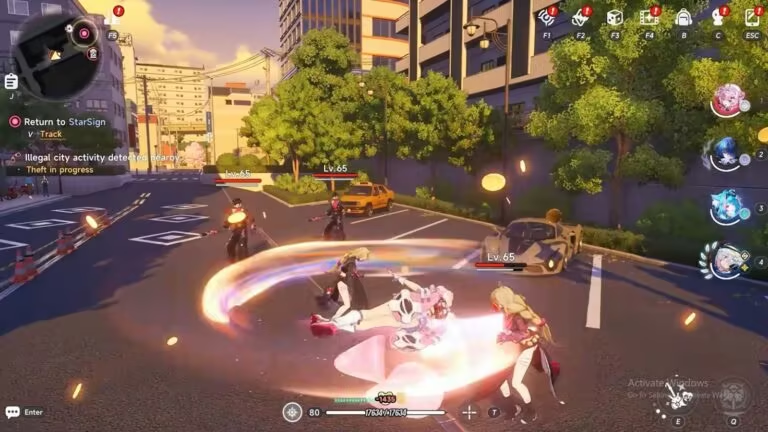Switch to the white-haired party member portrait

pos(727,260)
